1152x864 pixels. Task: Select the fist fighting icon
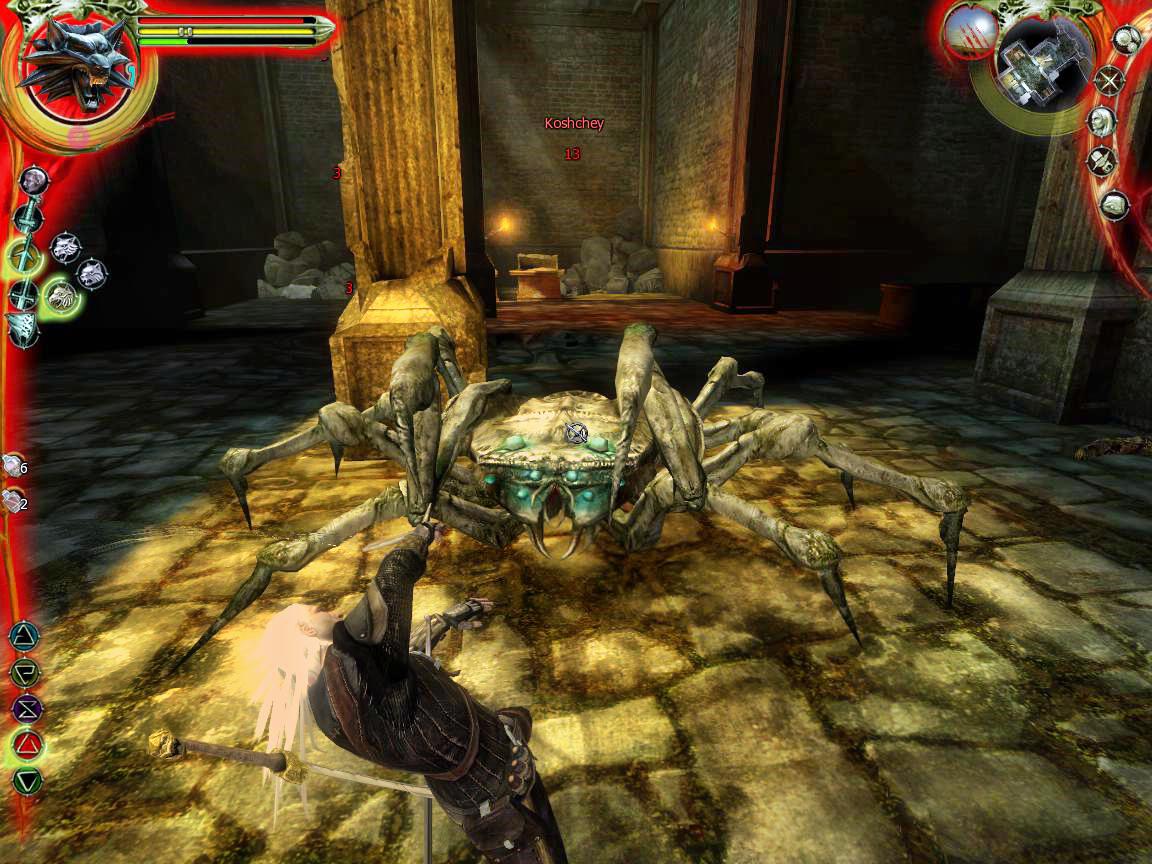click(34, 180)
